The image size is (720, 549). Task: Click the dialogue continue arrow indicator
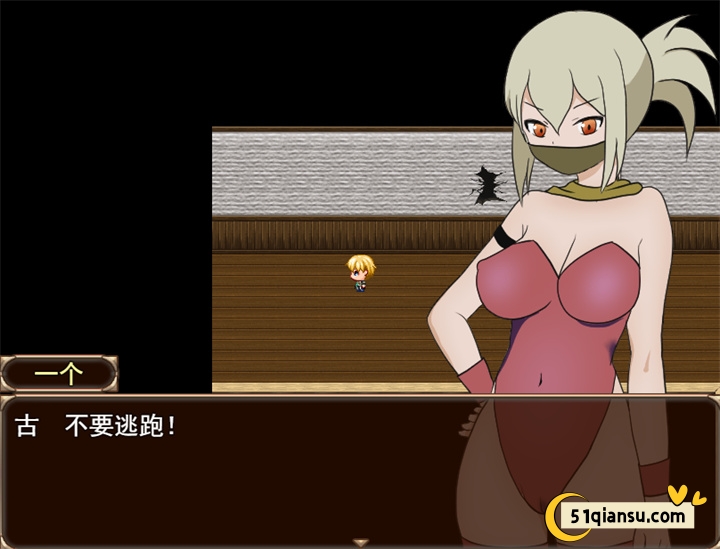pyautogui.click(x=360, y=542)
